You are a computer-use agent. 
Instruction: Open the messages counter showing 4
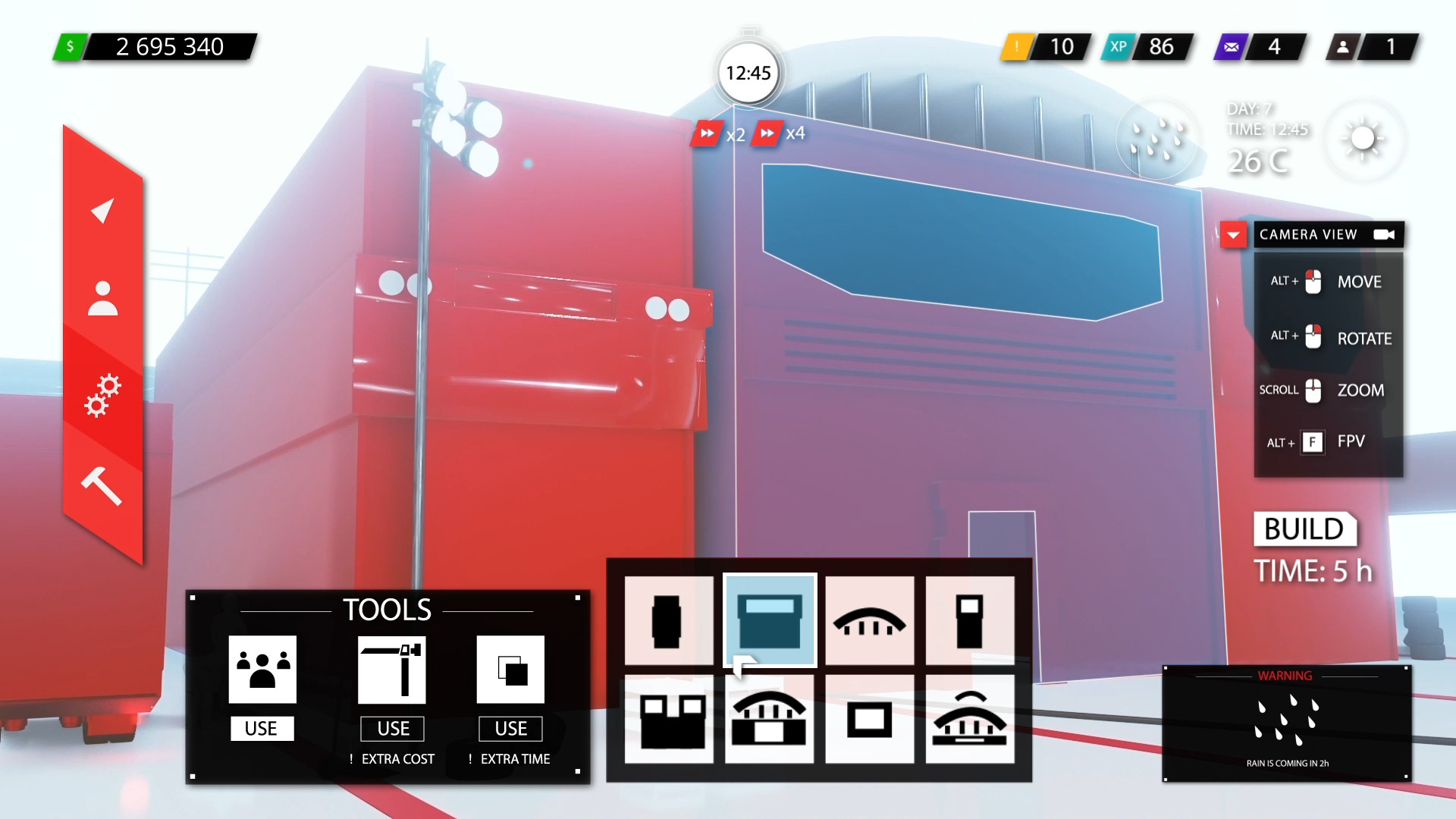(1259, 47)
